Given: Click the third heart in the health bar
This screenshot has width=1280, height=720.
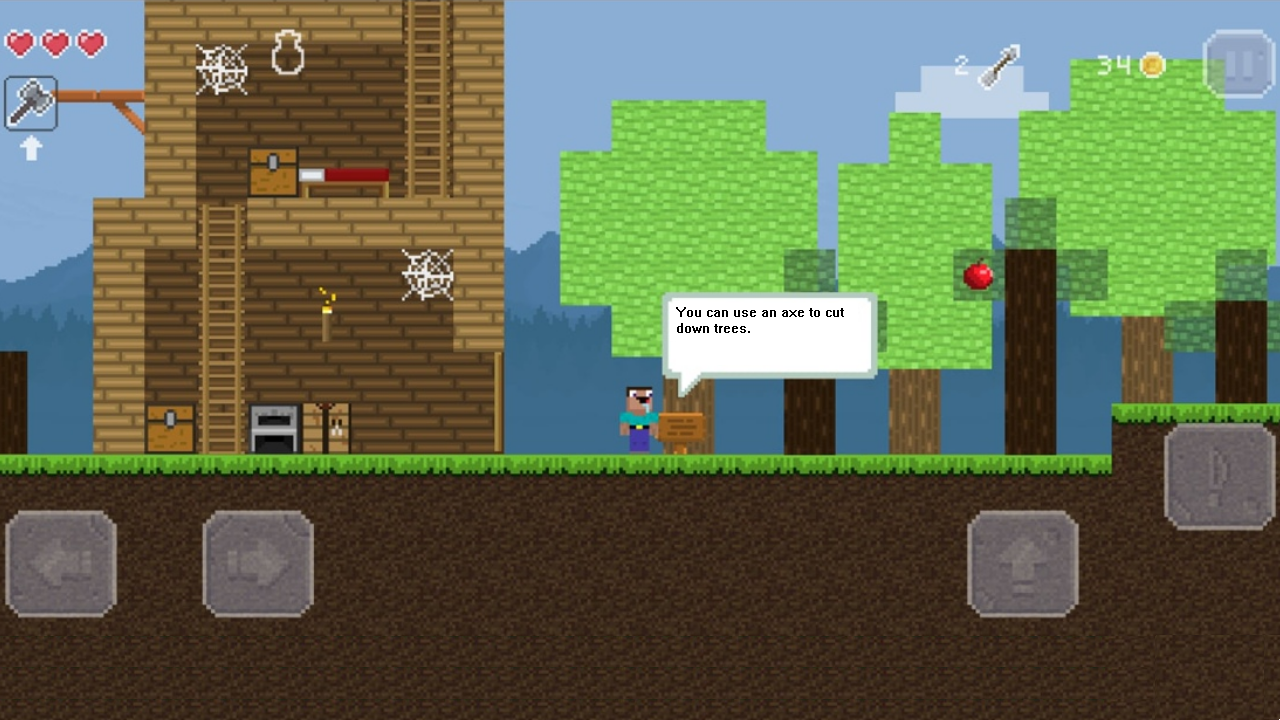Looking at the screenshot, I should pyautogui.click(x=89, y=45).
